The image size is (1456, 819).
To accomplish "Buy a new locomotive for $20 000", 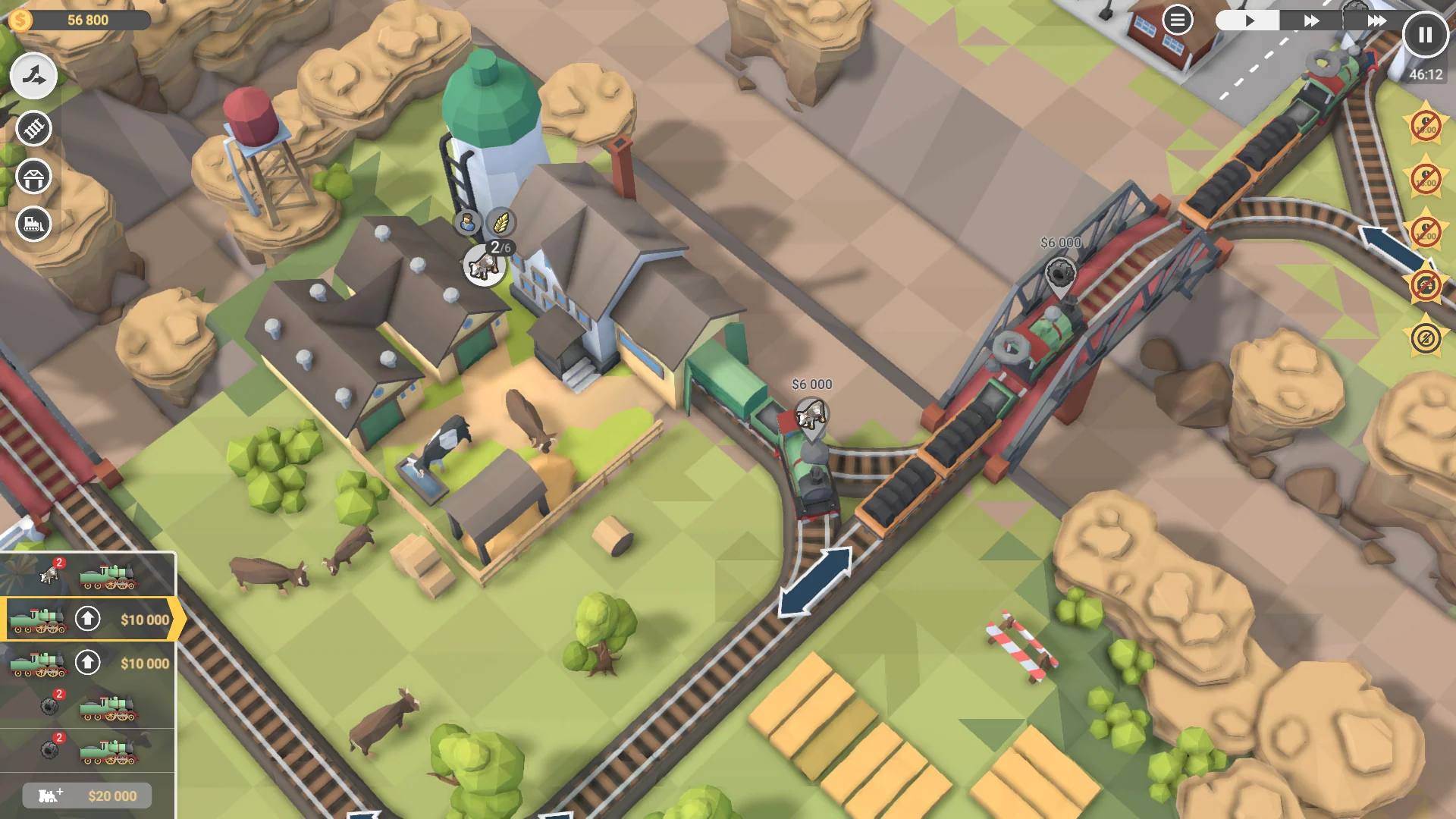I will click(x=86, y=795).
